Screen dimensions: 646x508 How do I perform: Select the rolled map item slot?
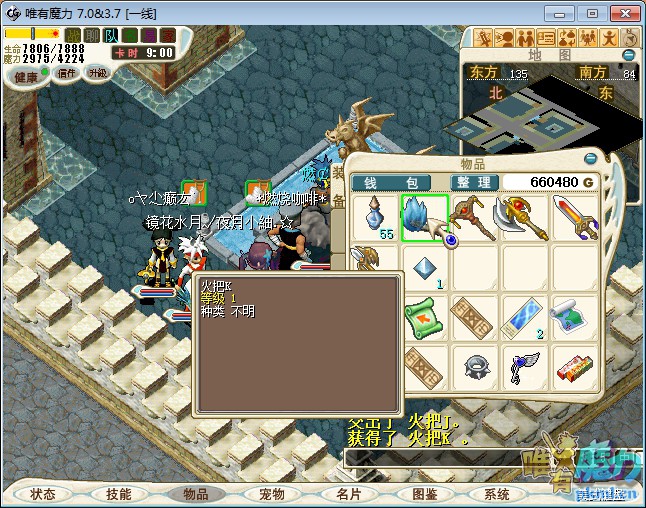[575, 318]
